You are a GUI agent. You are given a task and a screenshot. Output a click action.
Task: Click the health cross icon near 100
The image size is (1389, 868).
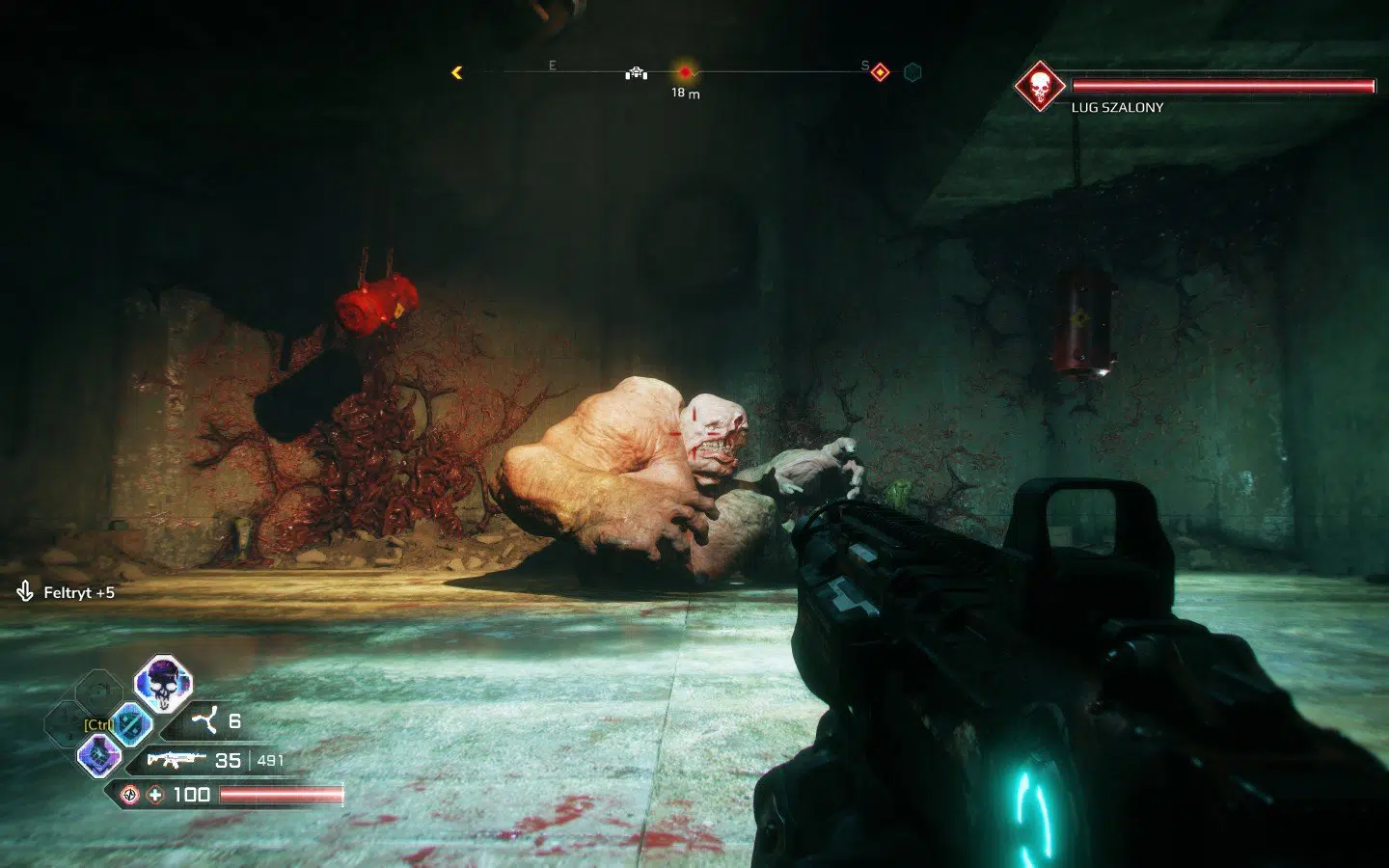click(154, 795)
